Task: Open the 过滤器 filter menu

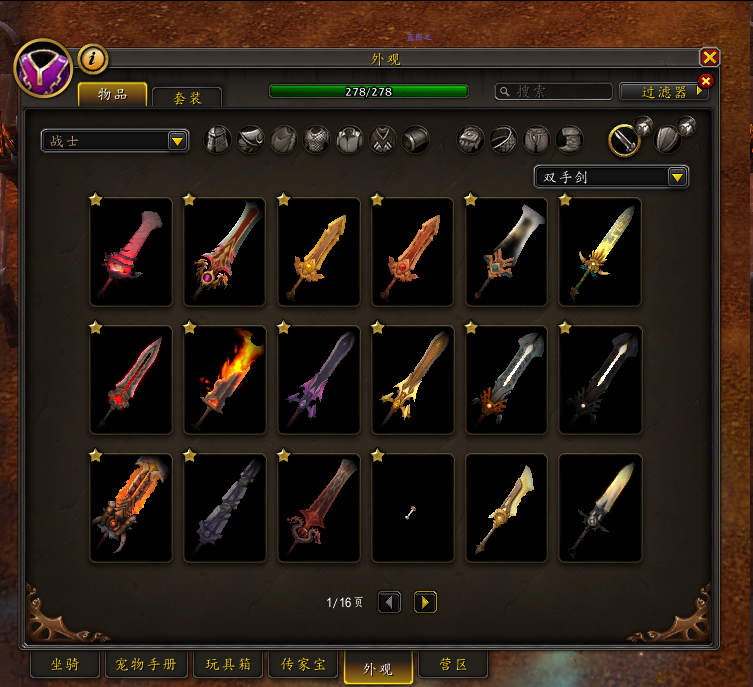Action: (664, 92)
